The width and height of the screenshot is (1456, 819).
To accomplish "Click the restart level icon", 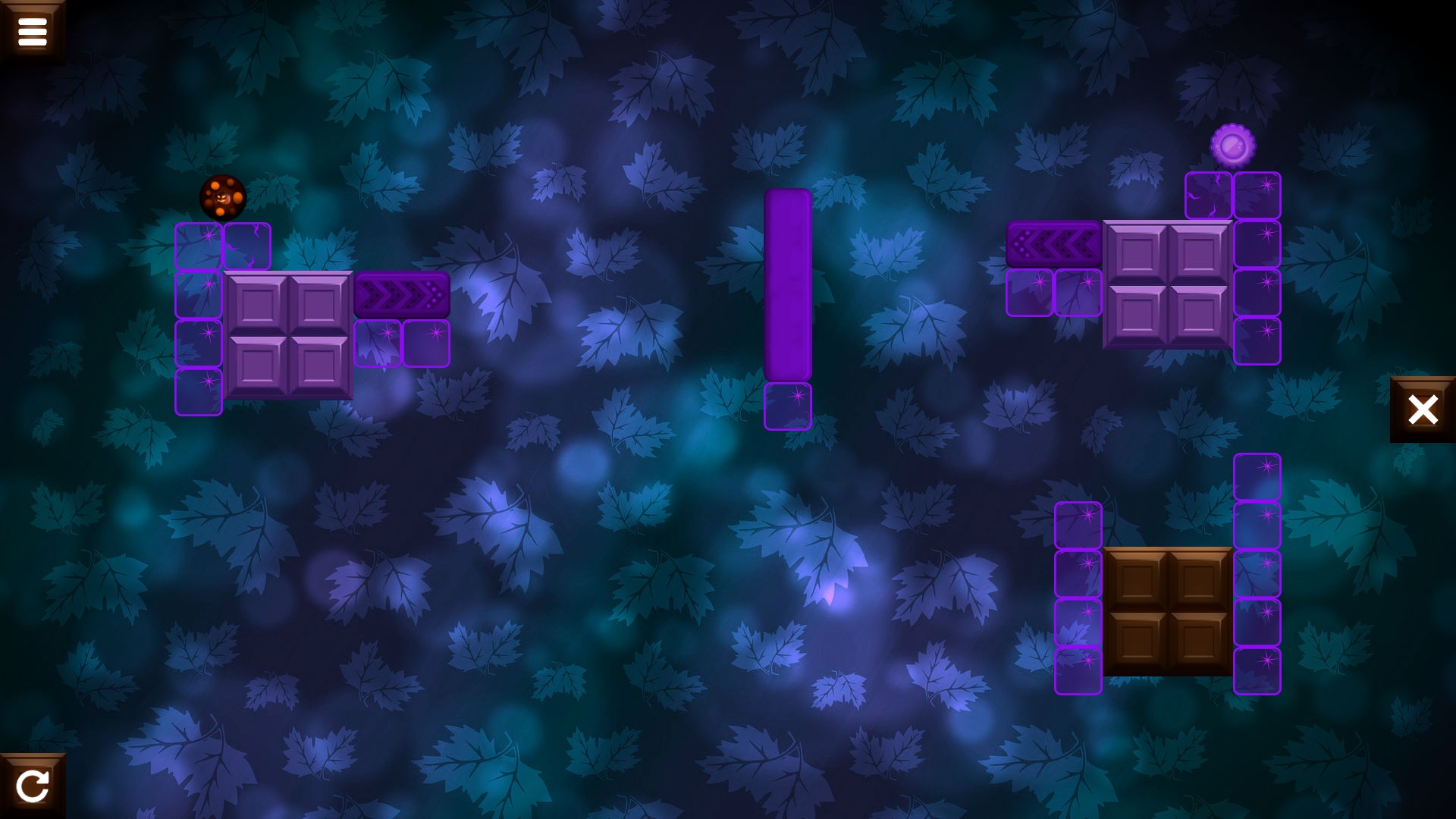I will point(33,786).
